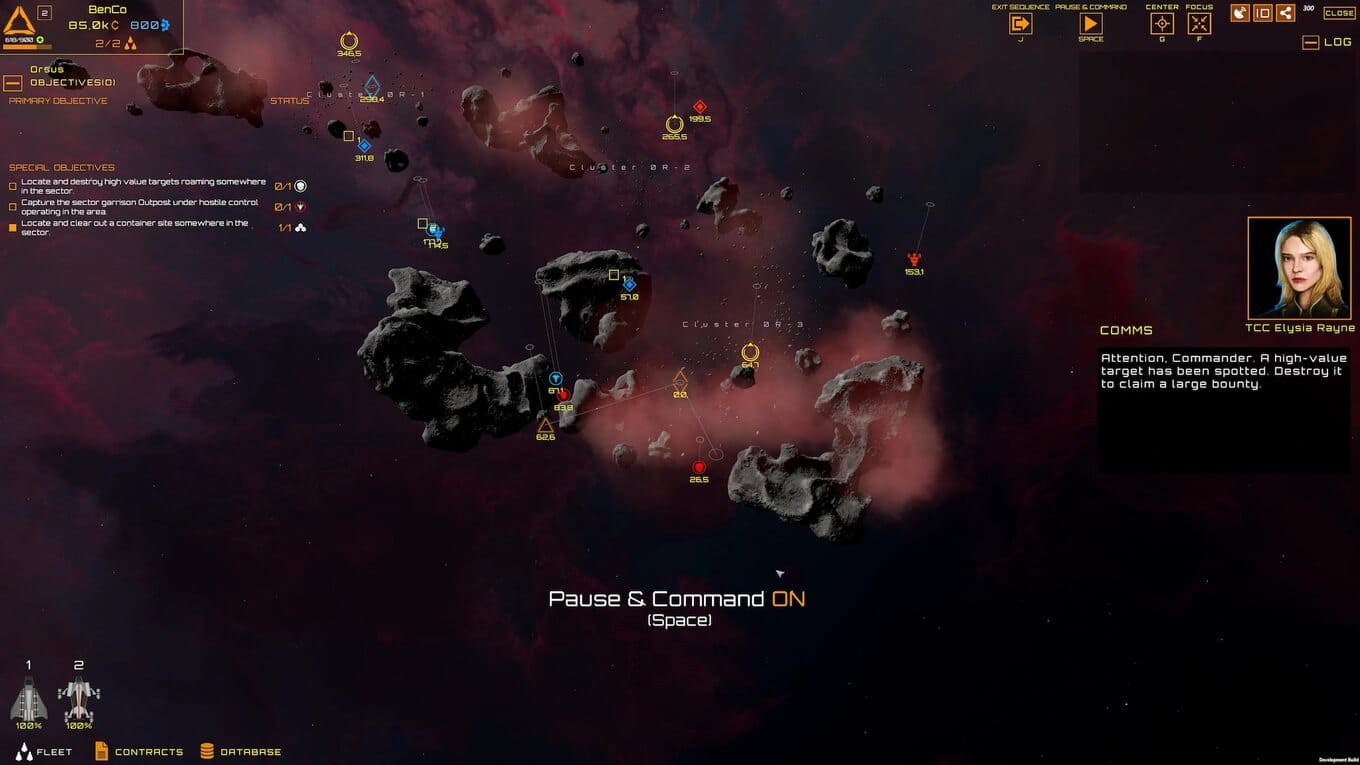
Task: Open the share network icon button
Action: point(1285,13)
